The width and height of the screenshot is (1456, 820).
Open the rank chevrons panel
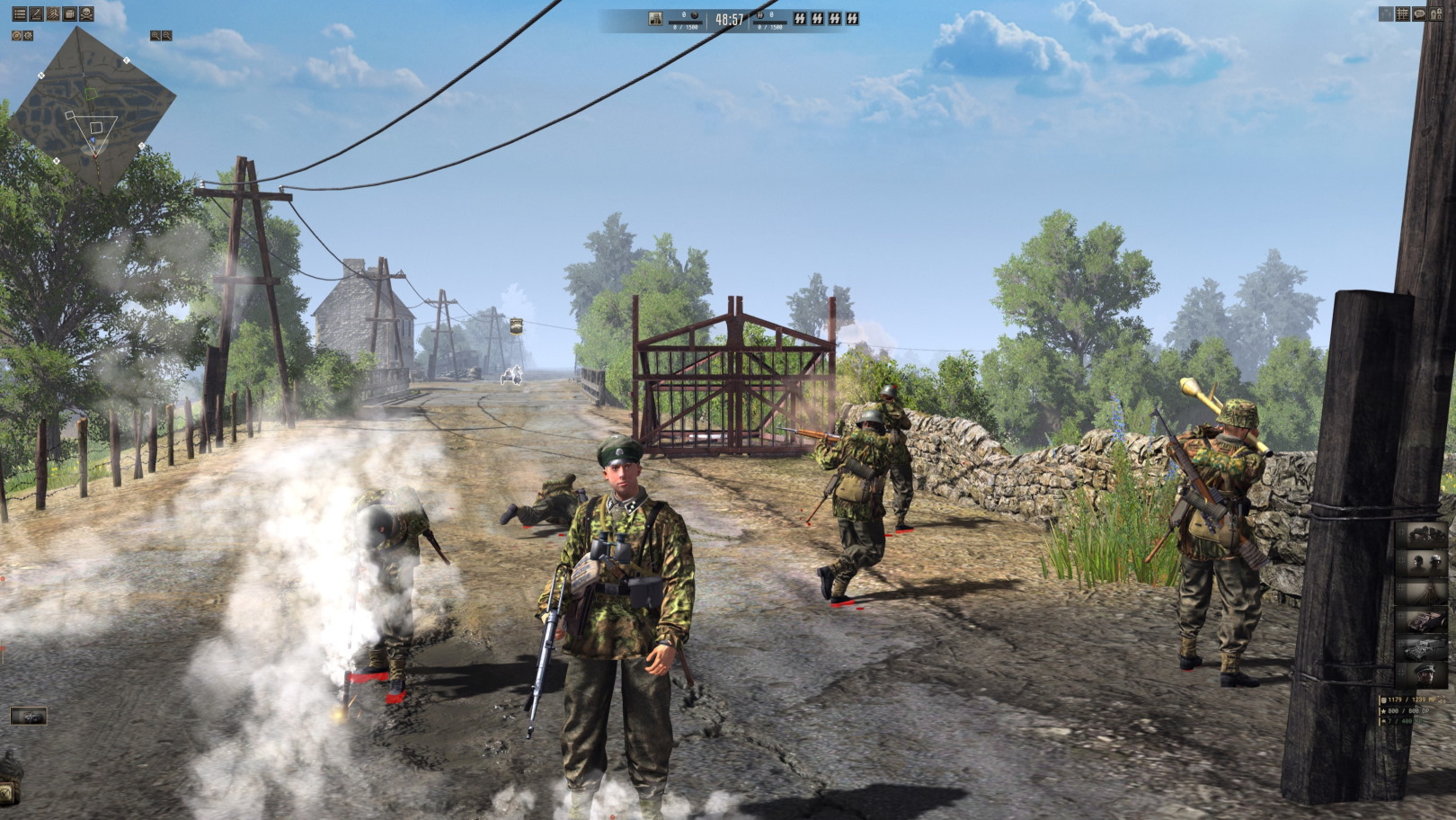(52, 14)
